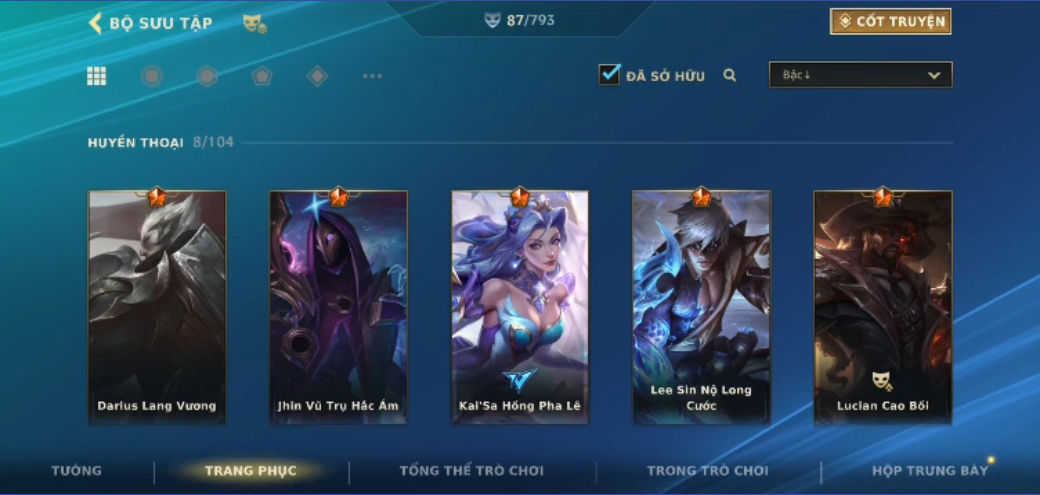The height and width of the screenshot is (495, 1040).
Task: Open the Lee Sin Nộ Long Cước skin
Action: tap(701, 307)
